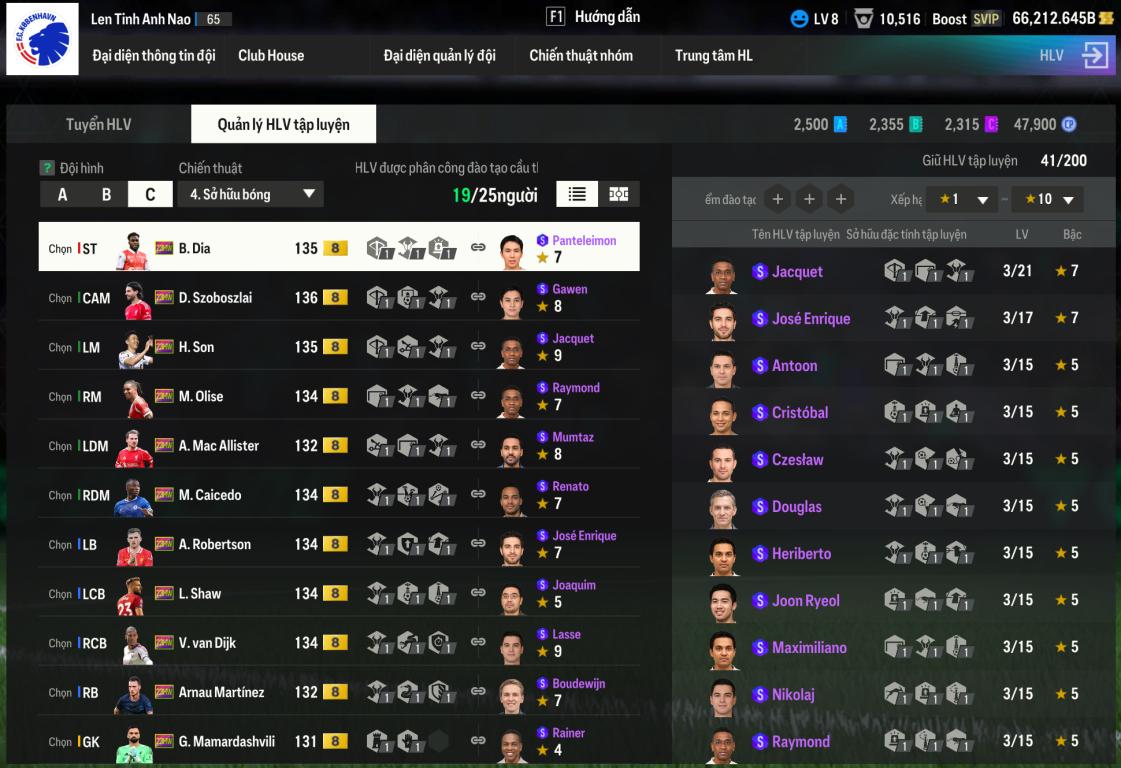Choose squad A

(x=62, y=195)
